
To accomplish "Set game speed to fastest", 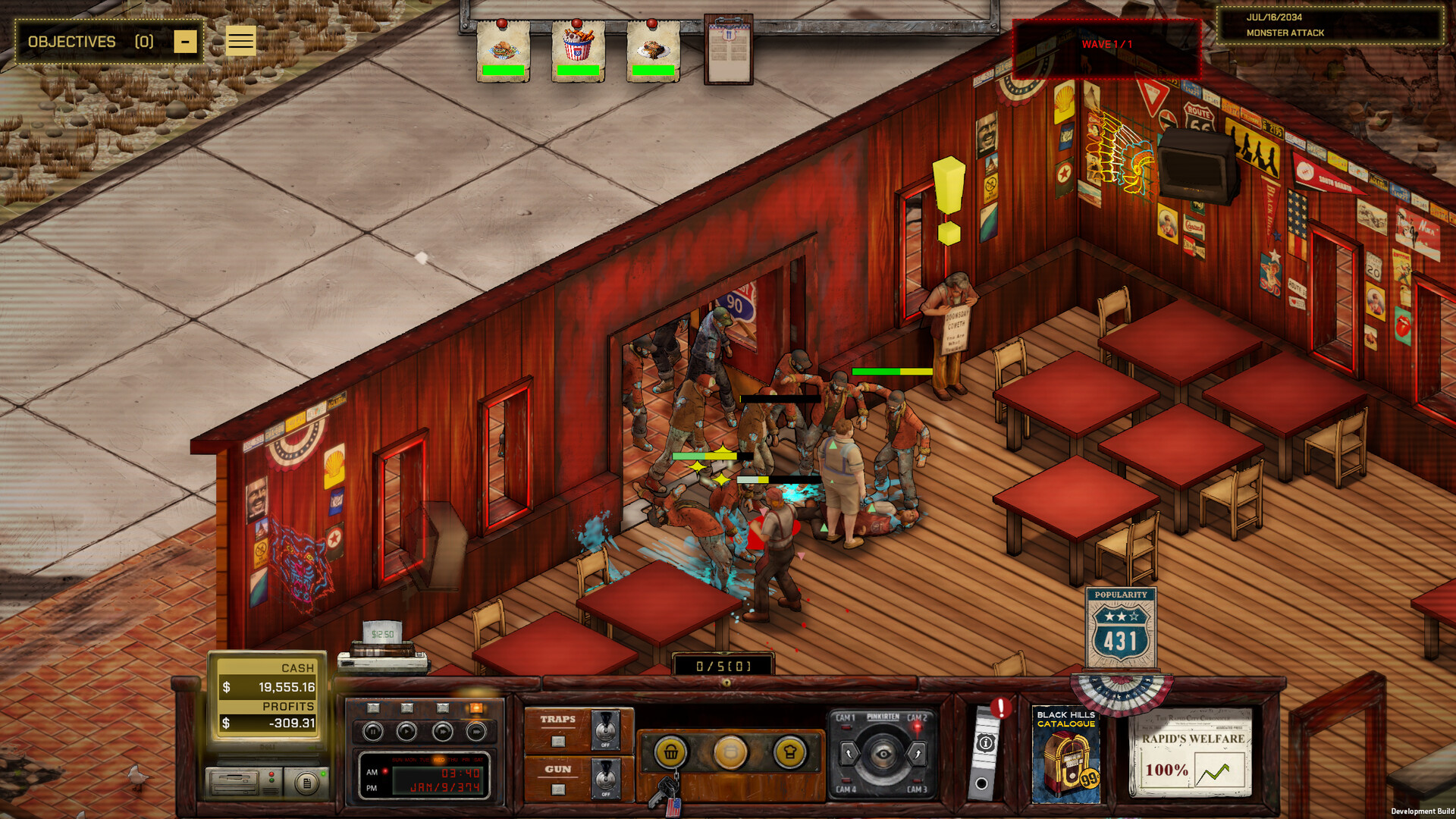I will [476, 732].
